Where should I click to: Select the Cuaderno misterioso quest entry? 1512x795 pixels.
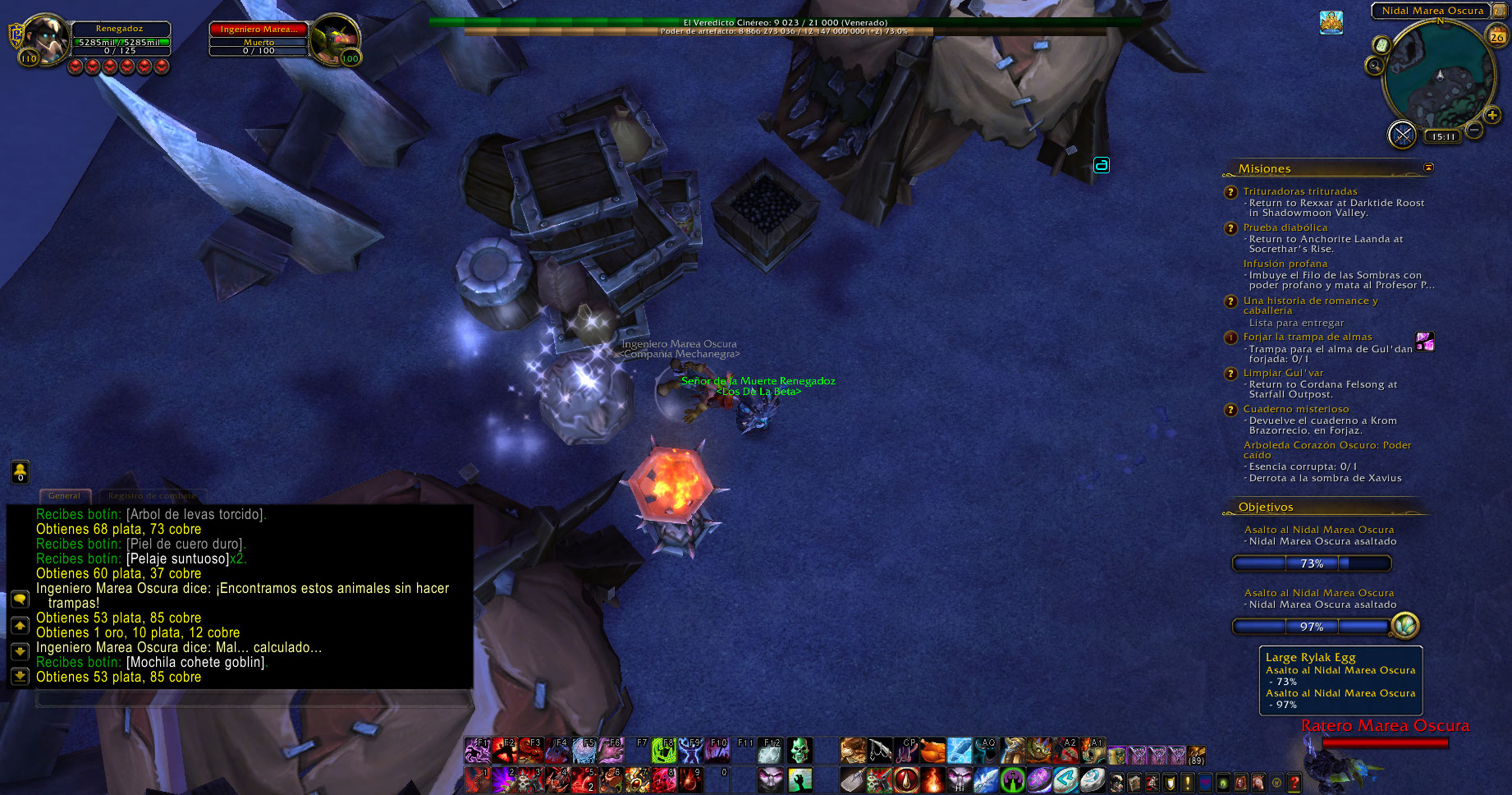tap(1295, 409)
